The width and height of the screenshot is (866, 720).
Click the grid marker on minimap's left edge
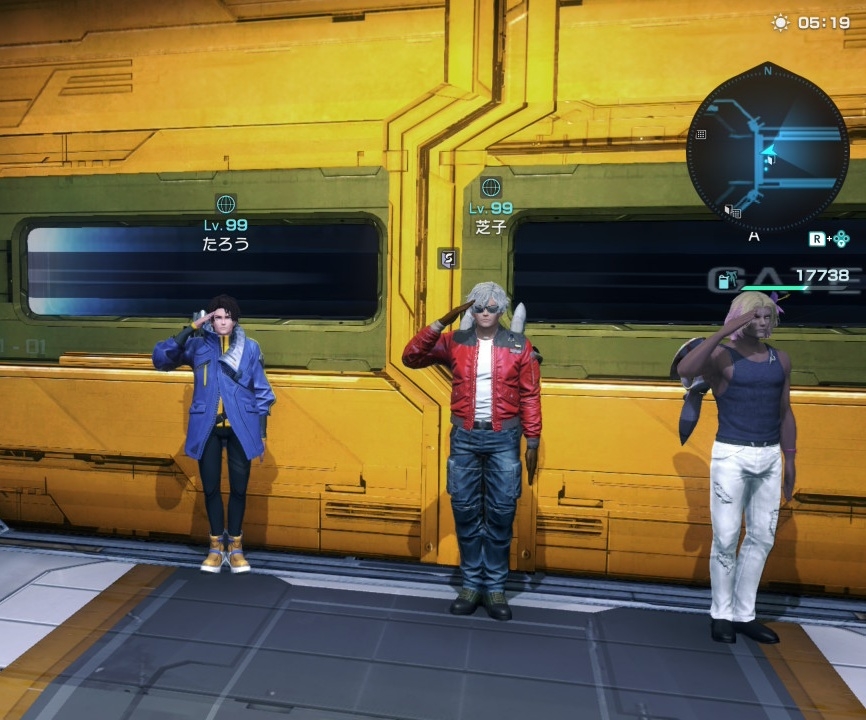pyautogui.click(x=701, y=134)
